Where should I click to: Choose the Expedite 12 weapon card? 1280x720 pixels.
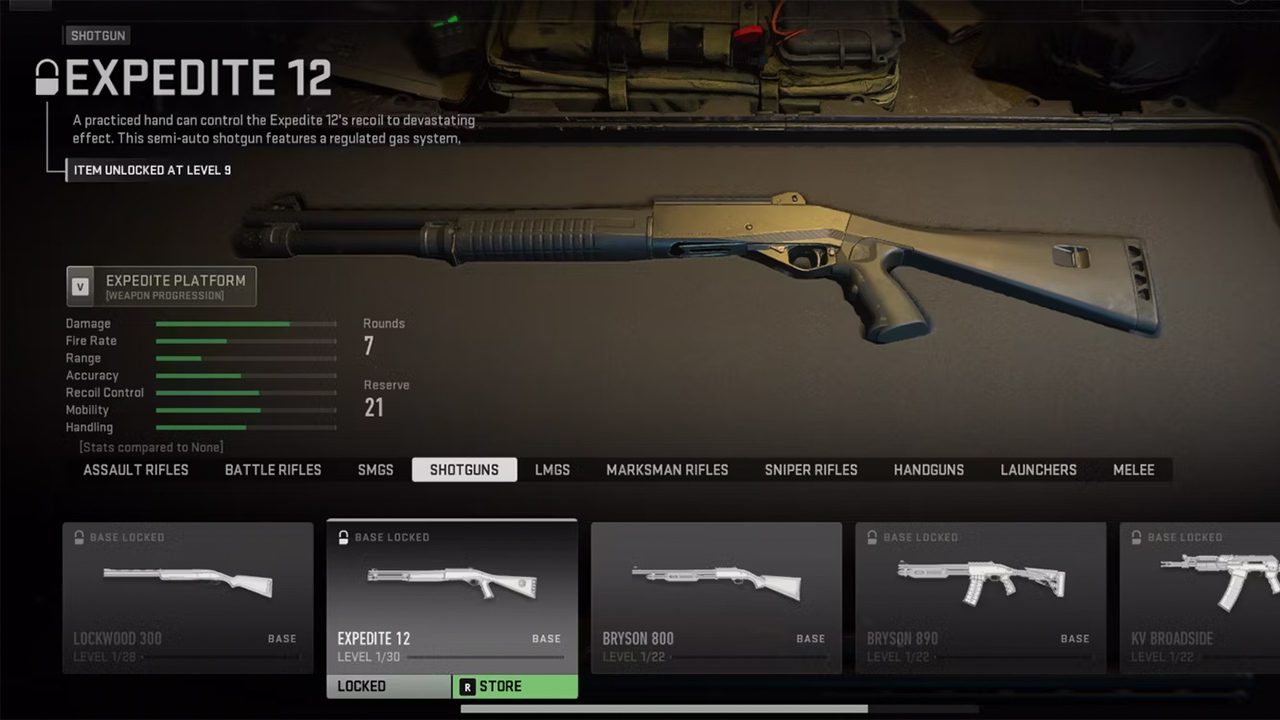(x=452, y=597)
